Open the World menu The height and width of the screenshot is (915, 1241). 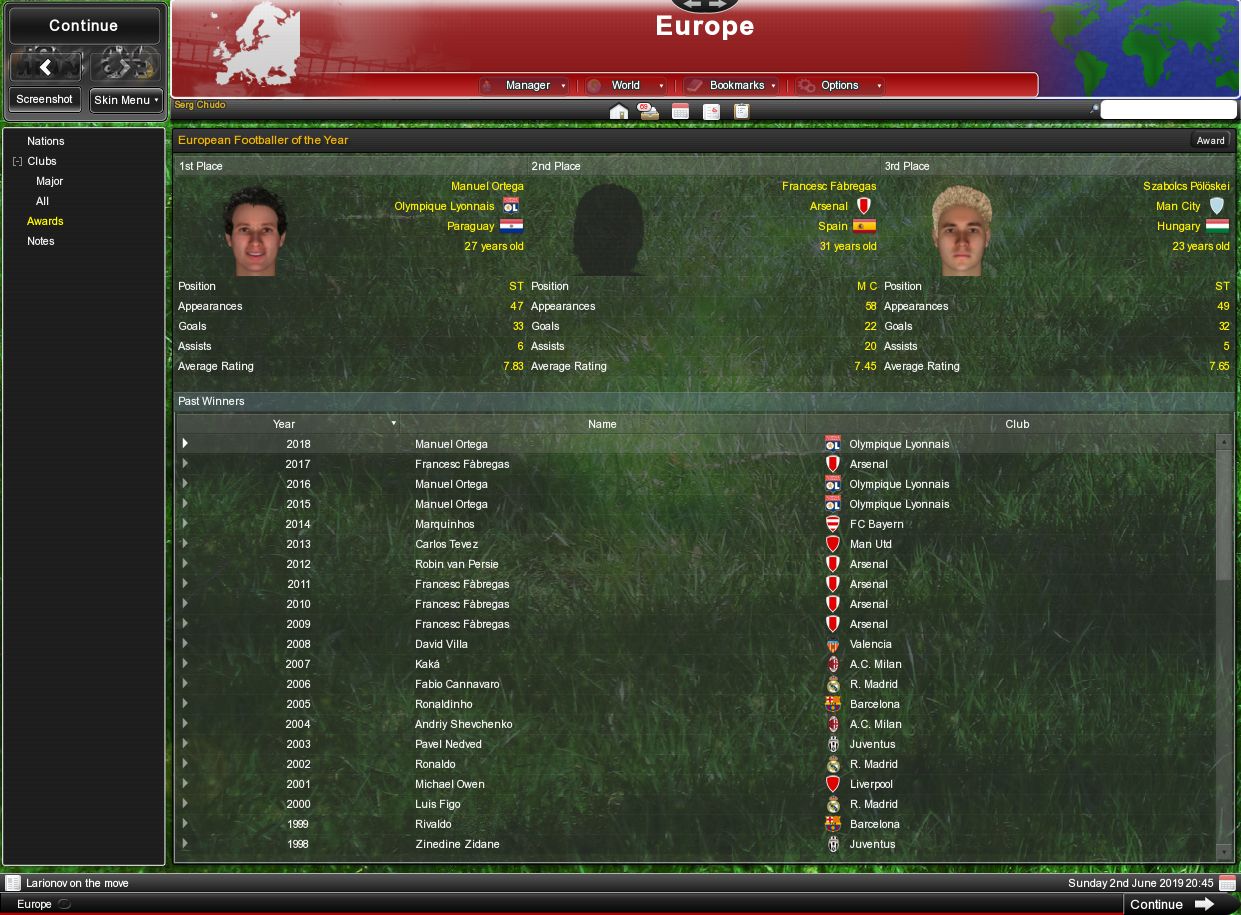pos(626,86)
